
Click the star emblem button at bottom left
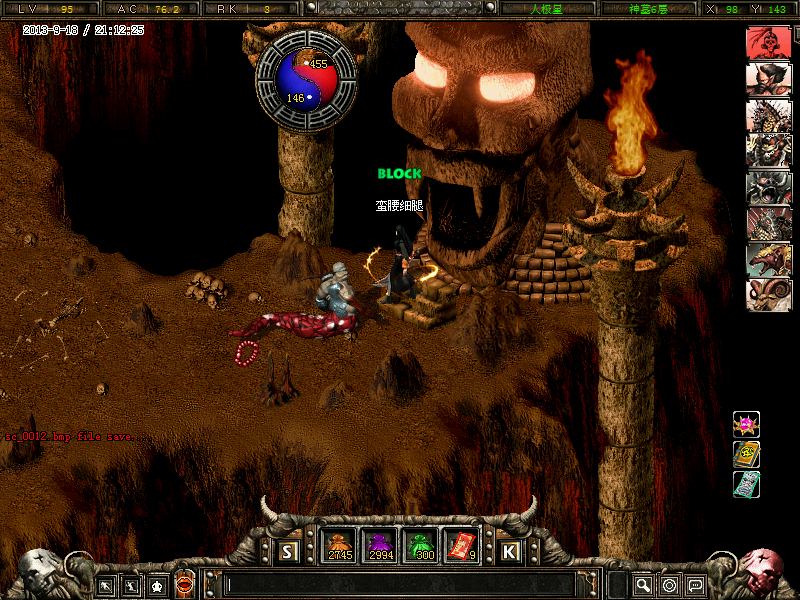pos(157,585)
